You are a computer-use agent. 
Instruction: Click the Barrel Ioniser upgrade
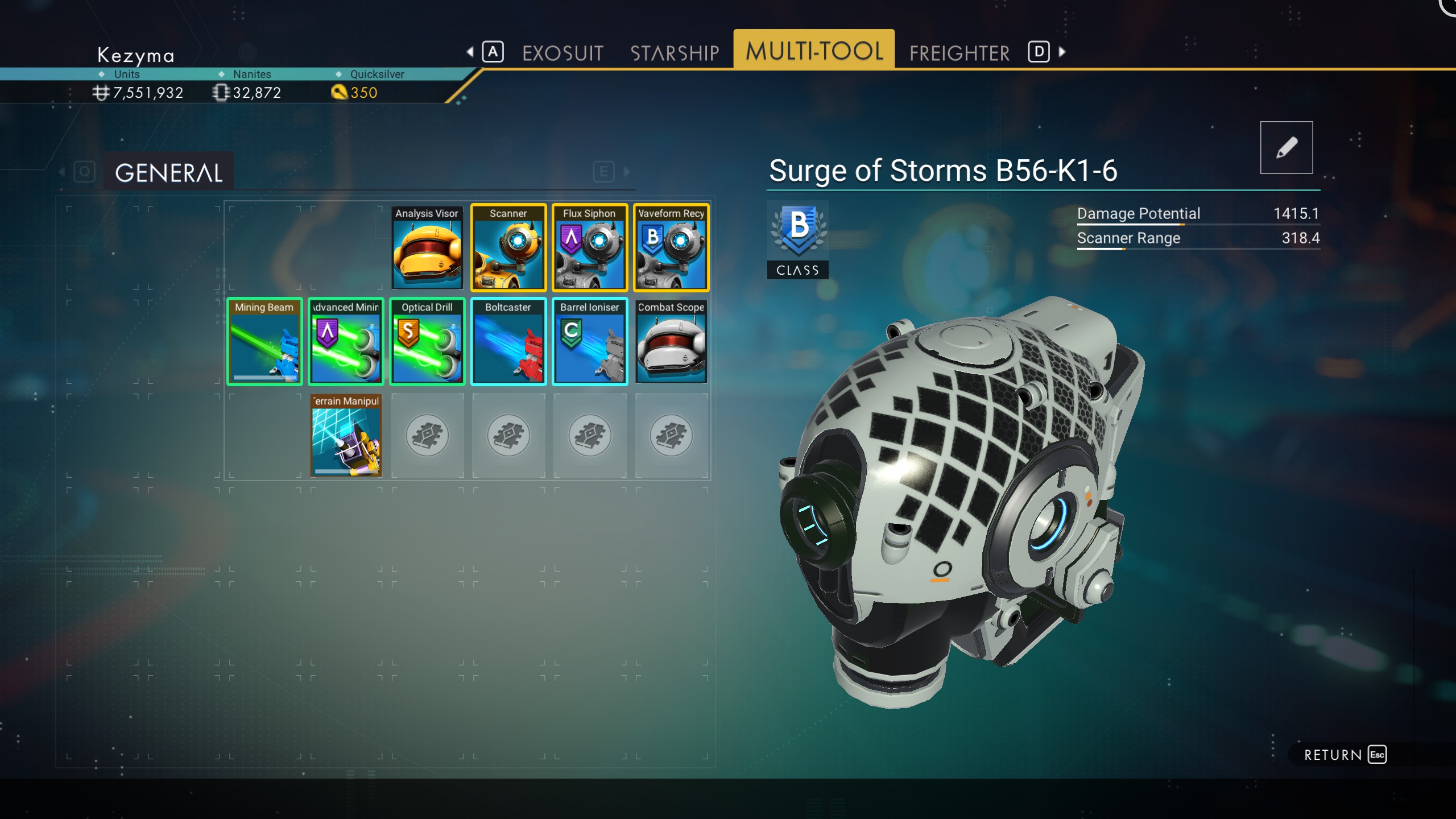coord(590,341)
